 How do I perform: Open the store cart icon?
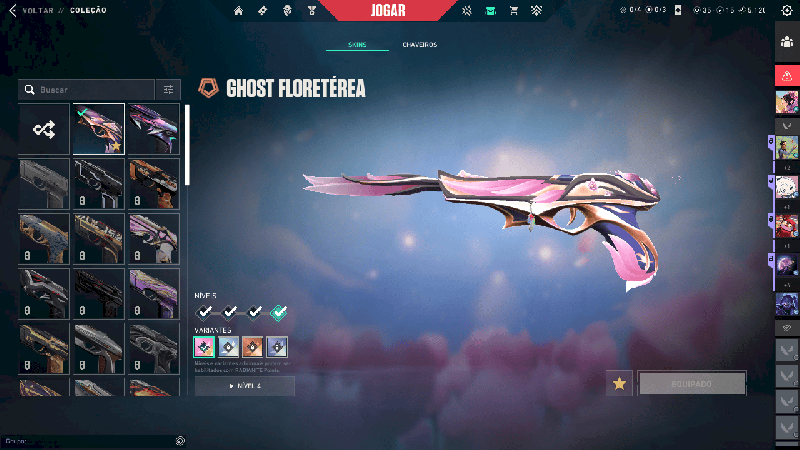(x=513, y=11)
